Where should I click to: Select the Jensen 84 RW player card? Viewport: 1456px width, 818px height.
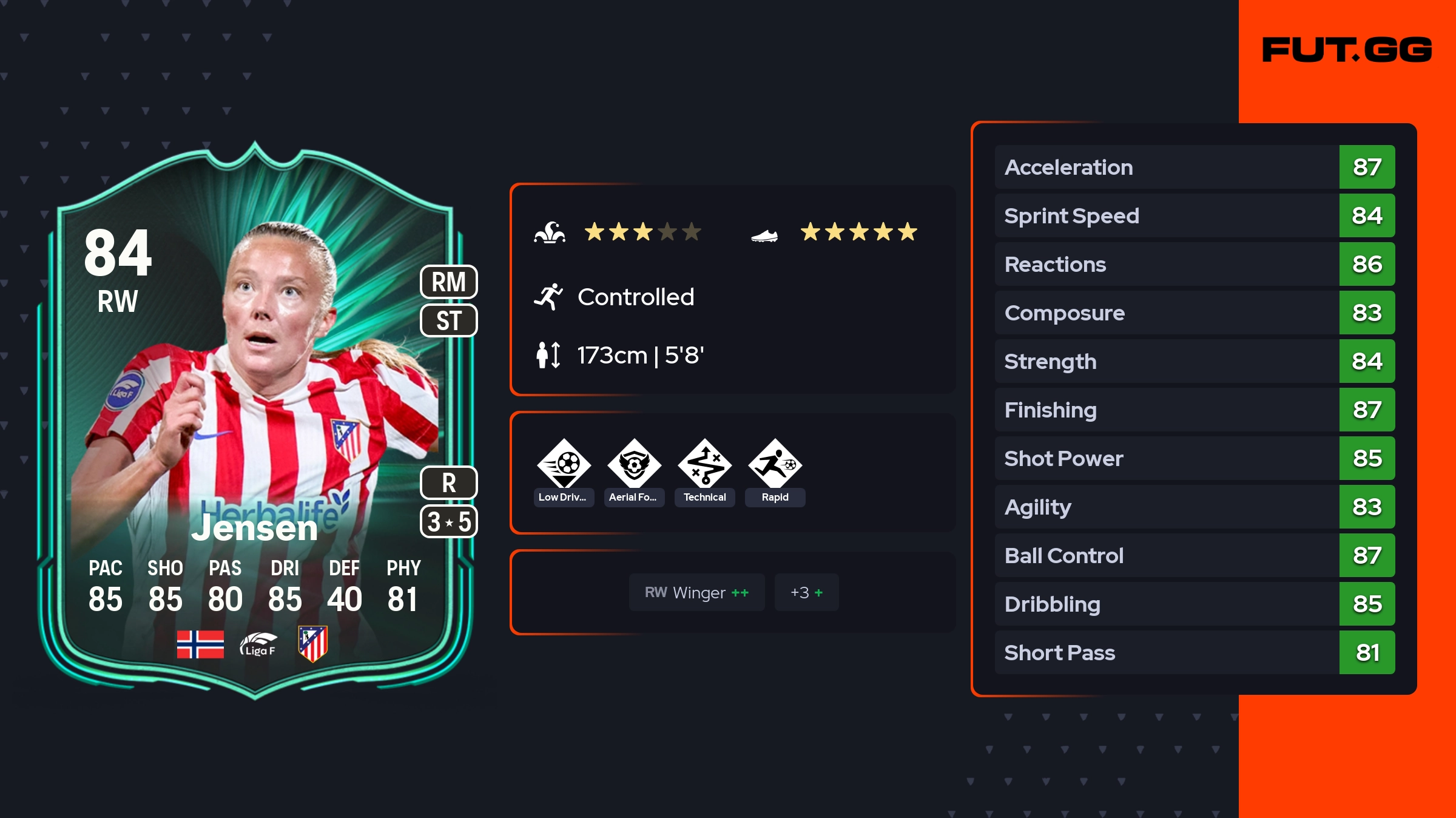[x=255, y=419]
